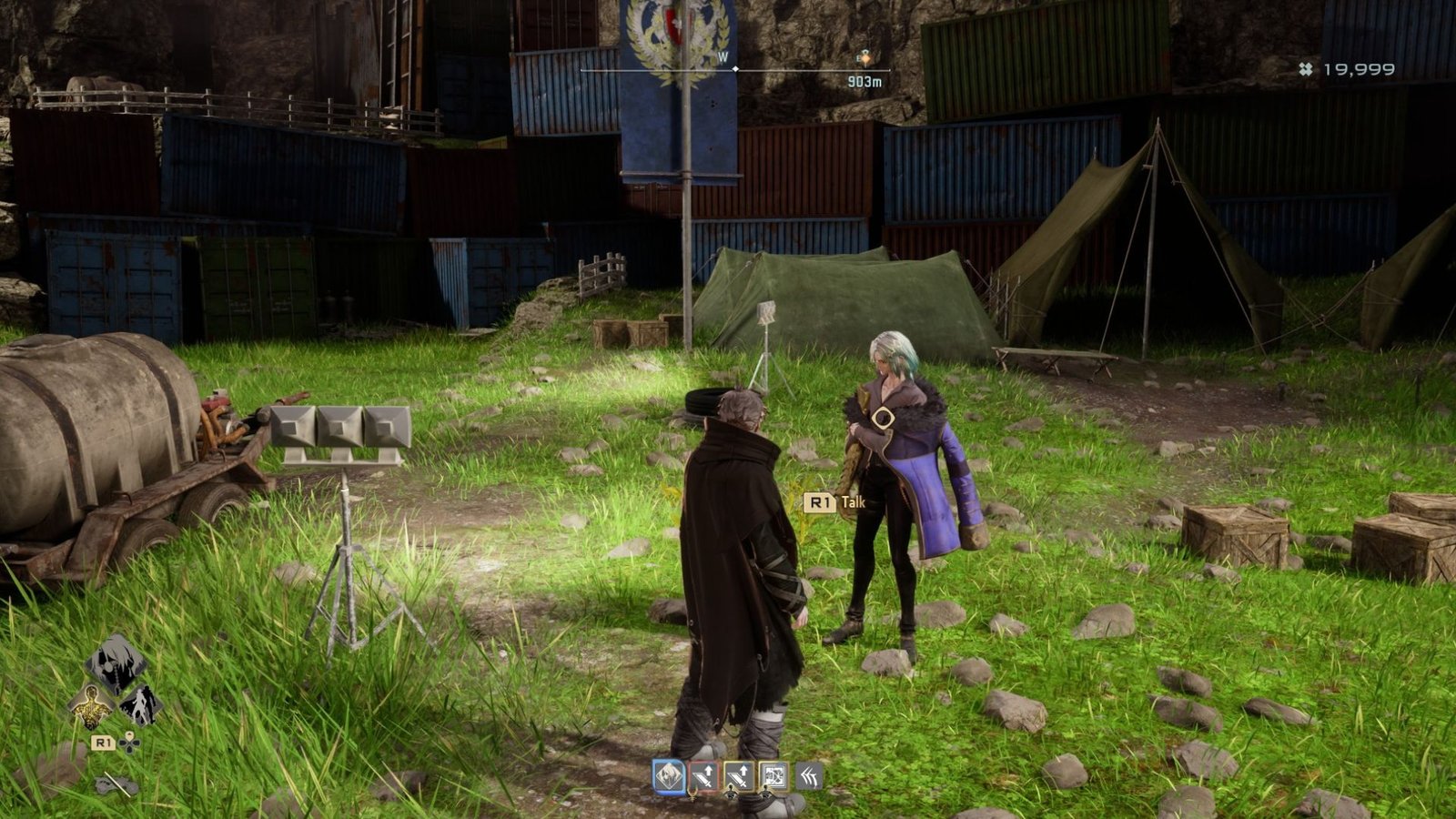The width and height of the screenshot is (1456, 819).
Task: Click the golden body status icon
Action: click(x=90, y=703)
